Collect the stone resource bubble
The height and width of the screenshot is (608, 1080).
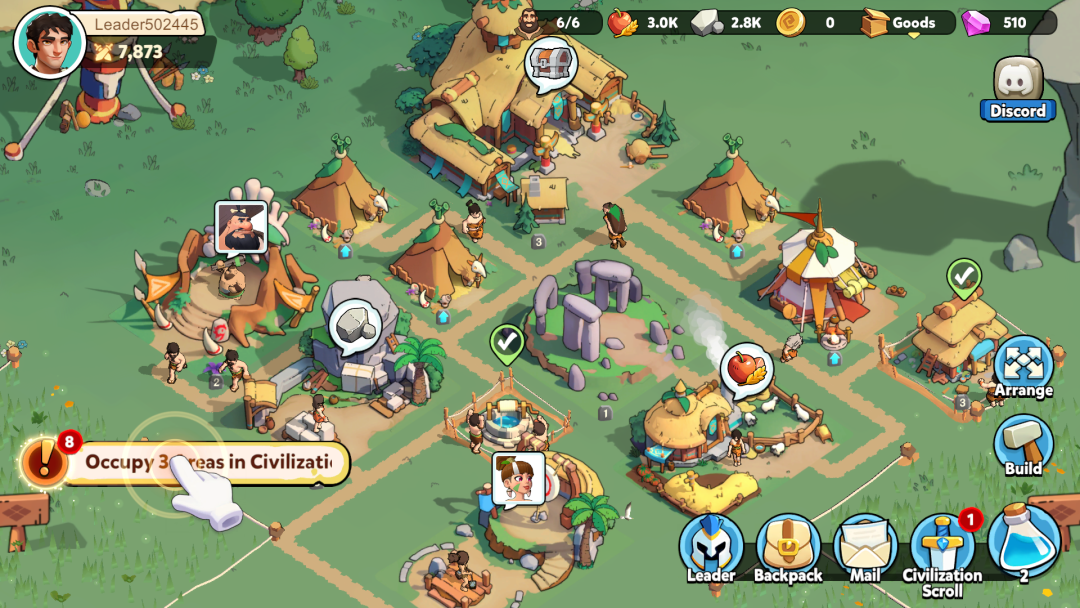(x=355, y=324)
